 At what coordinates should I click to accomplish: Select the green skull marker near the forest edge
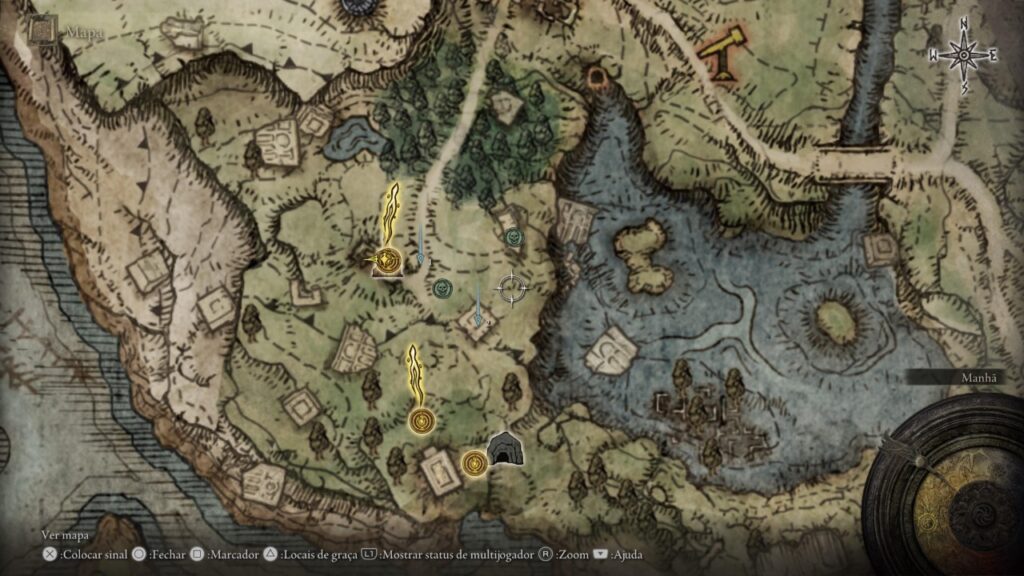[514, 237]
